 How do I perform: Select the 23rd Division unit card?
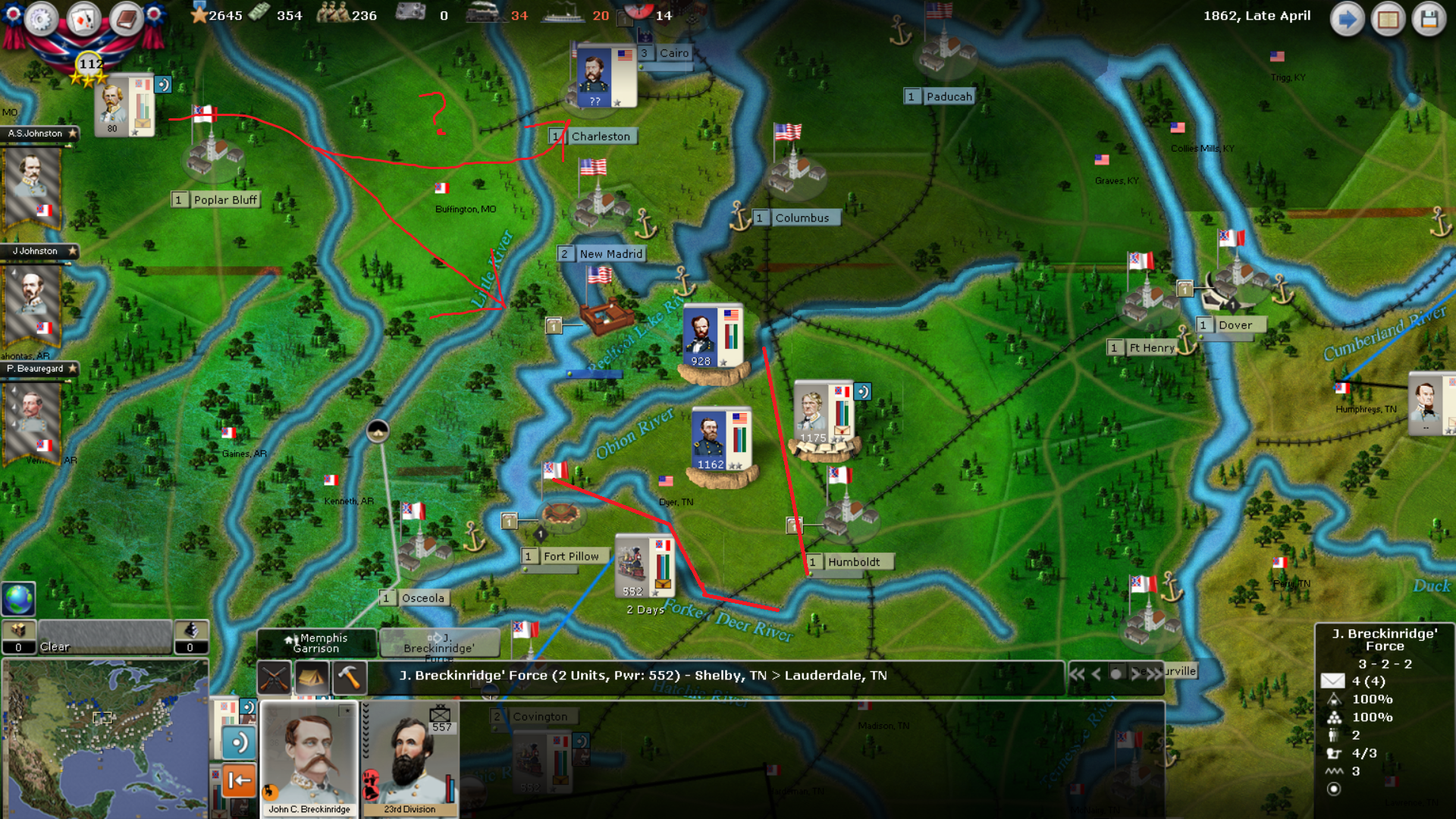[x=409, y=758]
